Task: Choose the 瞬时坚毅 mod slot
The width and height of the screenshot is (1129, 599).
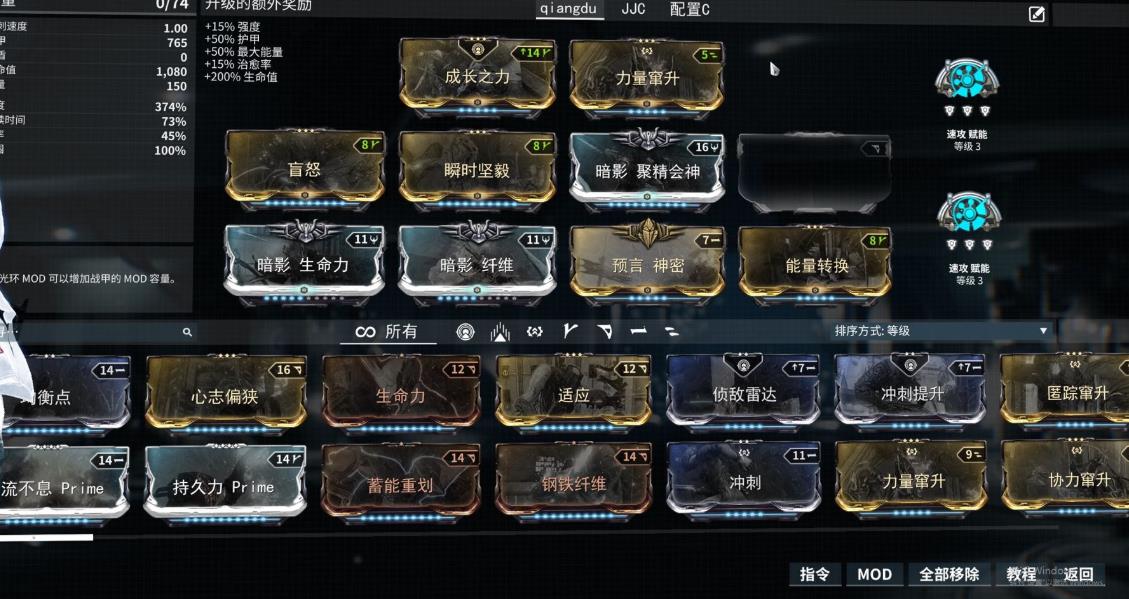Action: click(x=477, y=168)
